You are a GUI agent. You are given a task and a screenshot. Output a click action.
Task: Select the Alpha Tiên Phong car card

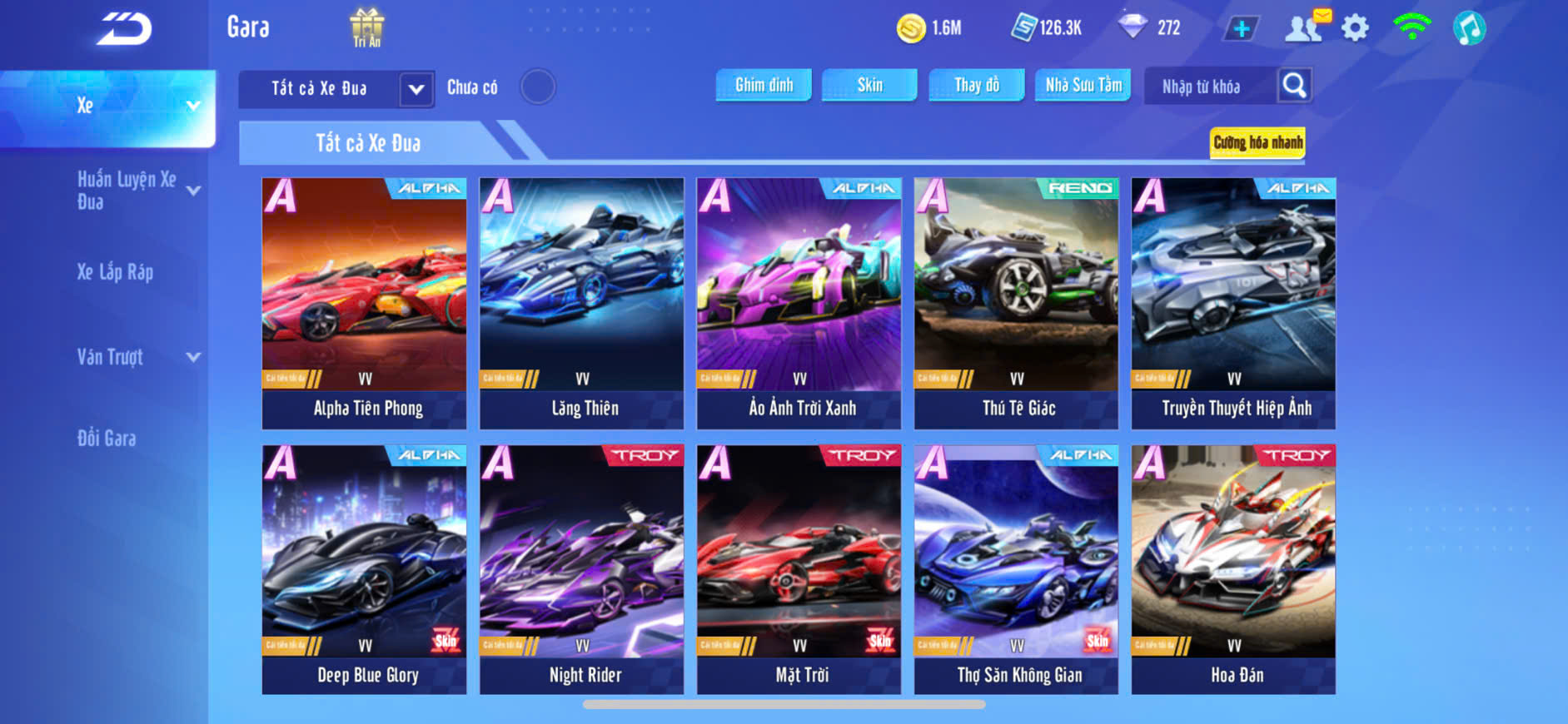point(364,303)
